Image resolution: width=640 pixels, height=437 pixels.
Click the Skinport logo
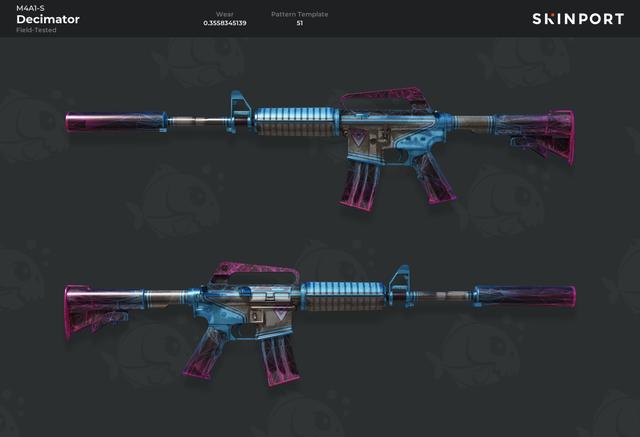coord(577,19)
